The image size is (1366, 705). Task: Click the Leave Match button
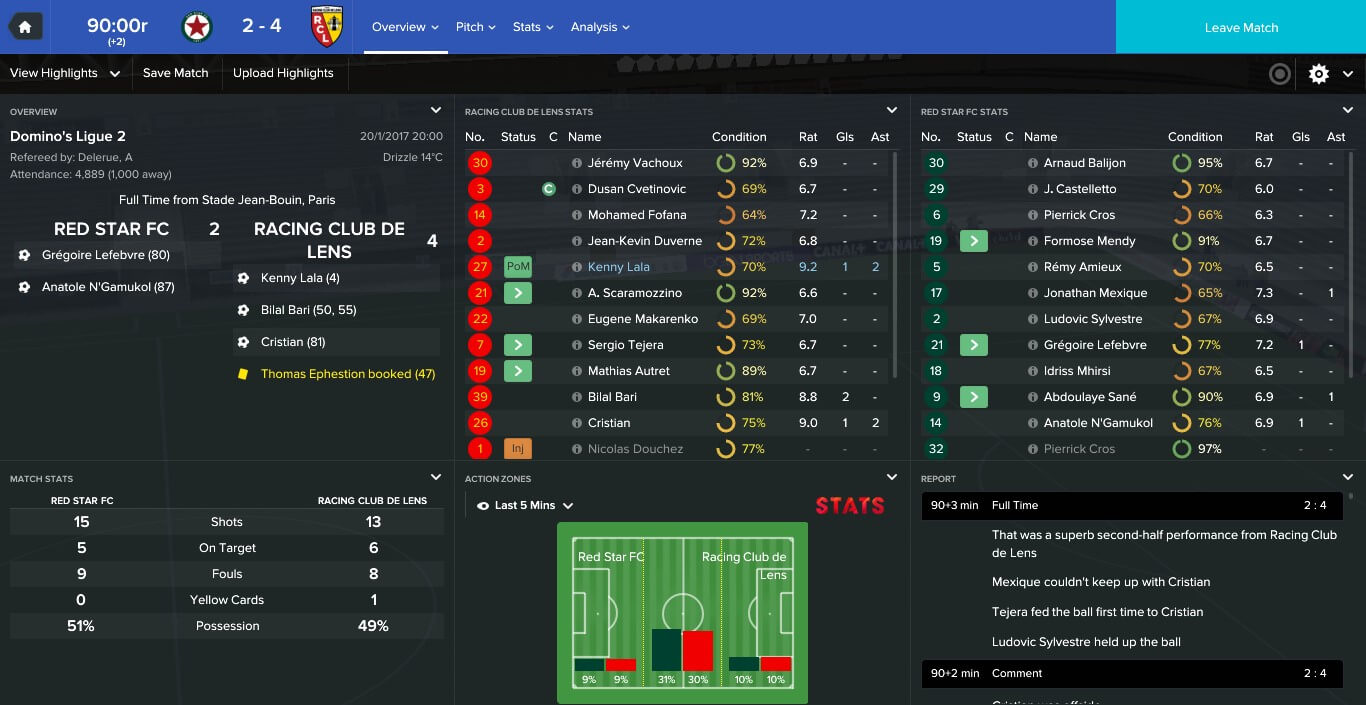[x=1240, y=27]
